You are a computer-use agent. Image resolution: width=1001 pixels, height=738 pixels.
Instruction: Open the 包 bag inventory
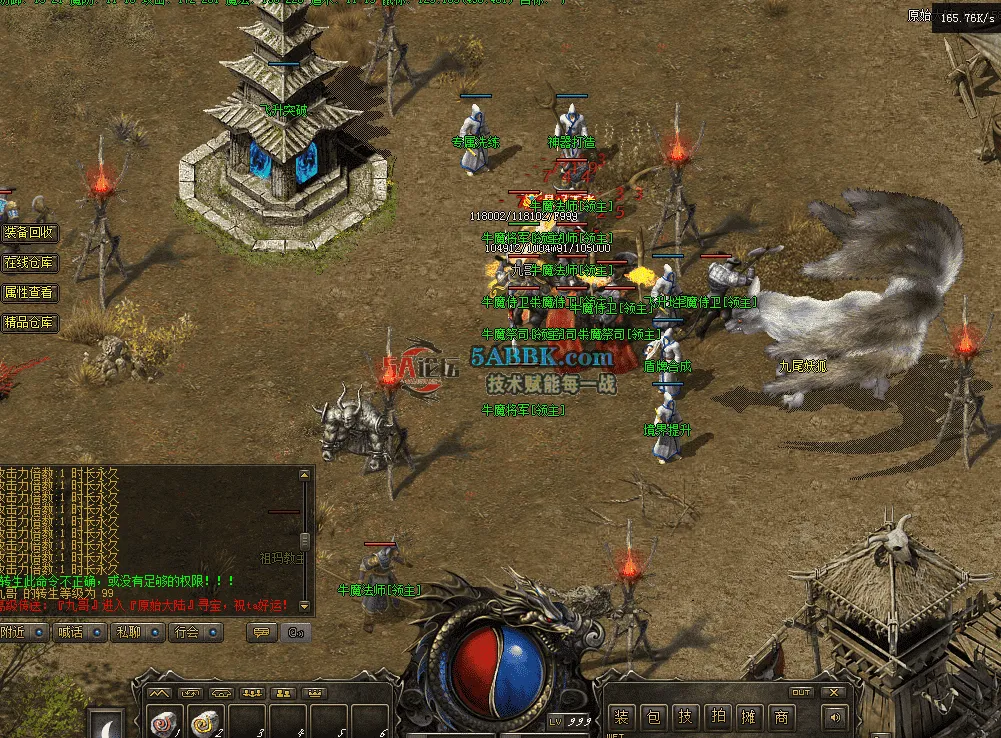653,717
